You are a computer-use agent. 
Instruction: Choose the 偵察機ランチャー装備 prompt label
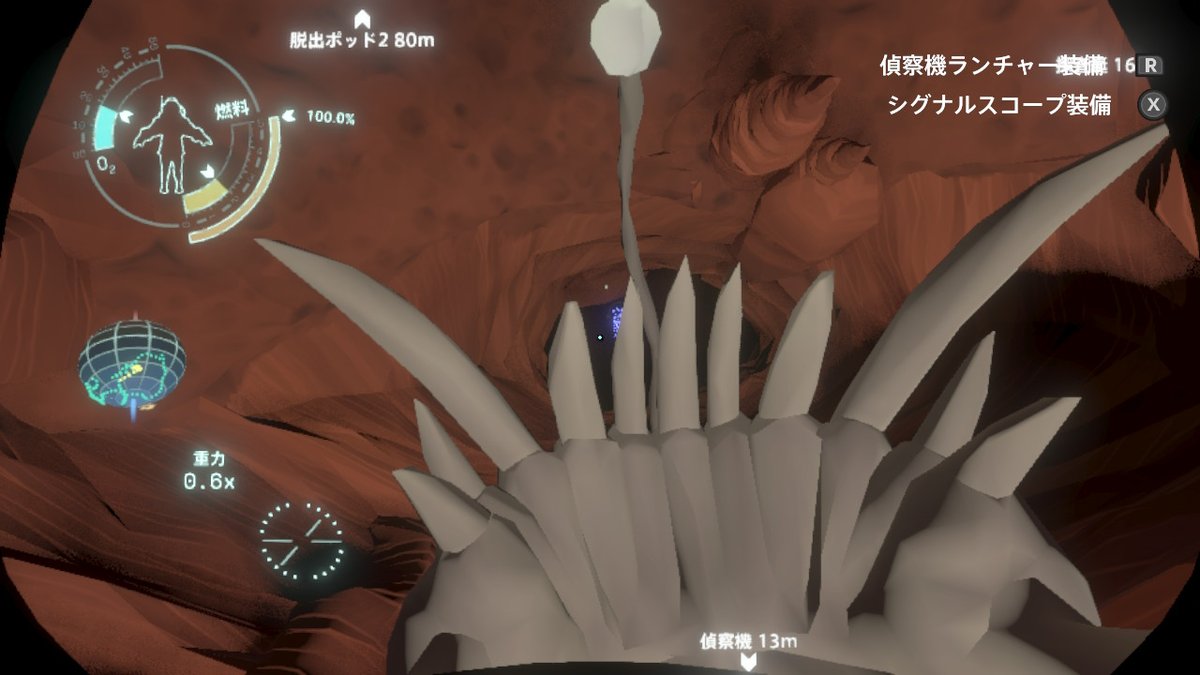coord(993,66)
